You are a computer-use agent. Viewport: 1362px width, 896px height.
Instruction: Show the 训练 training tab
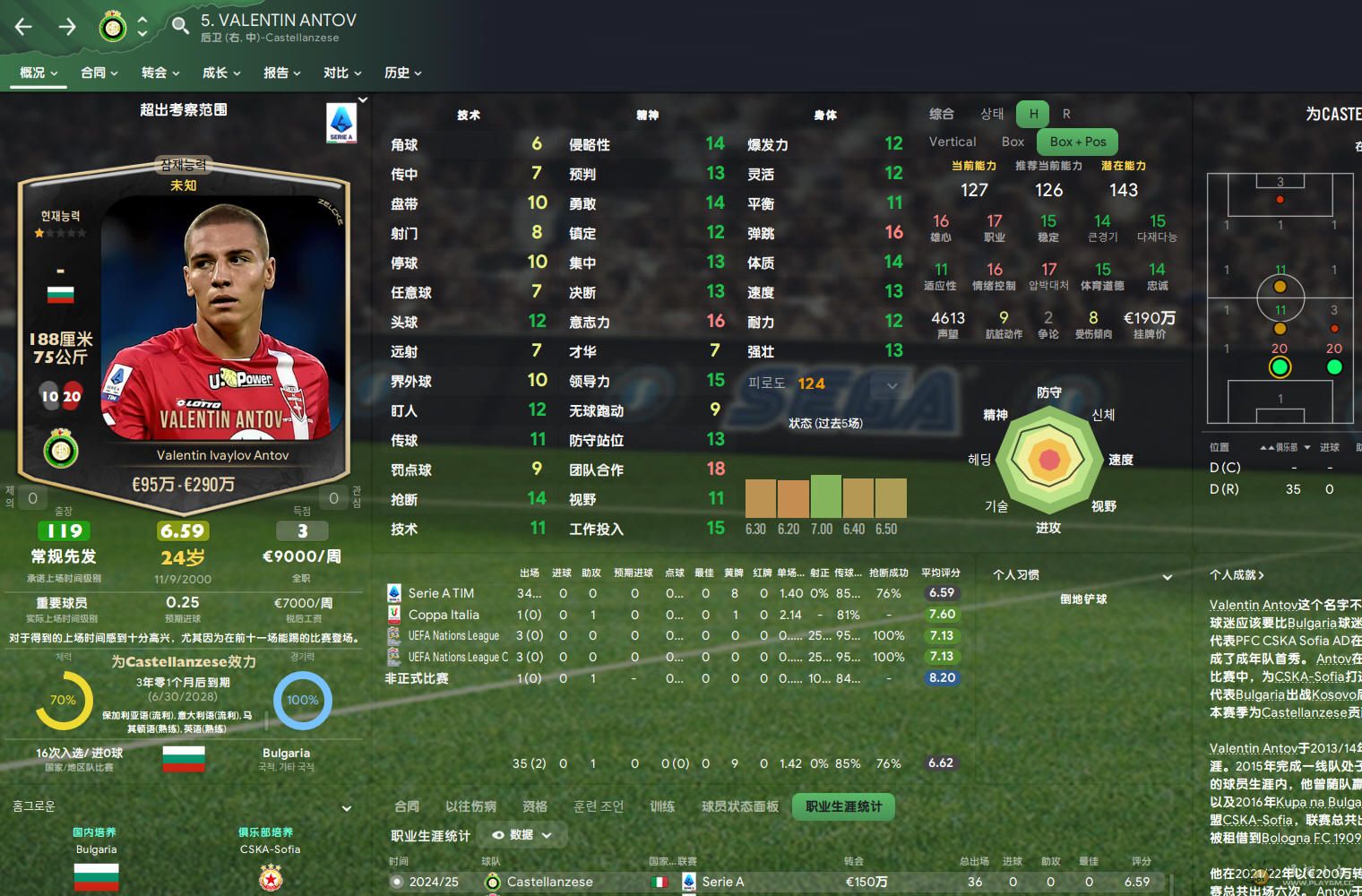click(662, 806)
